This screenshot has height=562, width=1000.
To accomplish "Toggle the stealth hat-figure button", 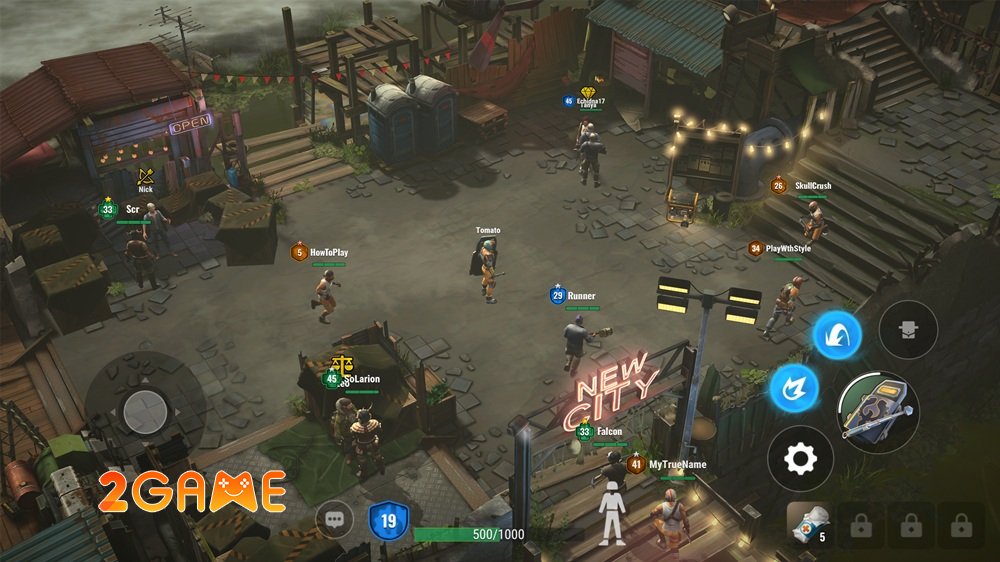I will (908, 329).
